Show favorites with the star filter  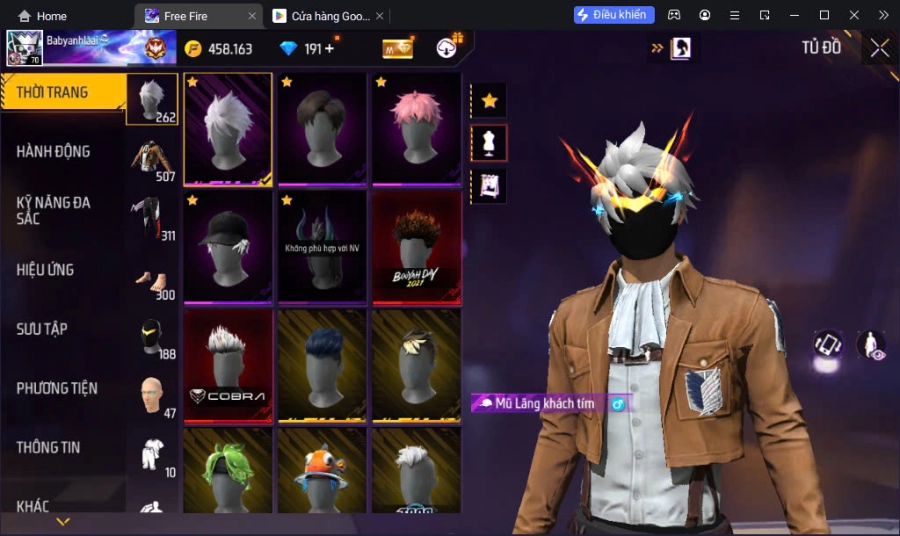pyautogui.click(x=489, y=100)
